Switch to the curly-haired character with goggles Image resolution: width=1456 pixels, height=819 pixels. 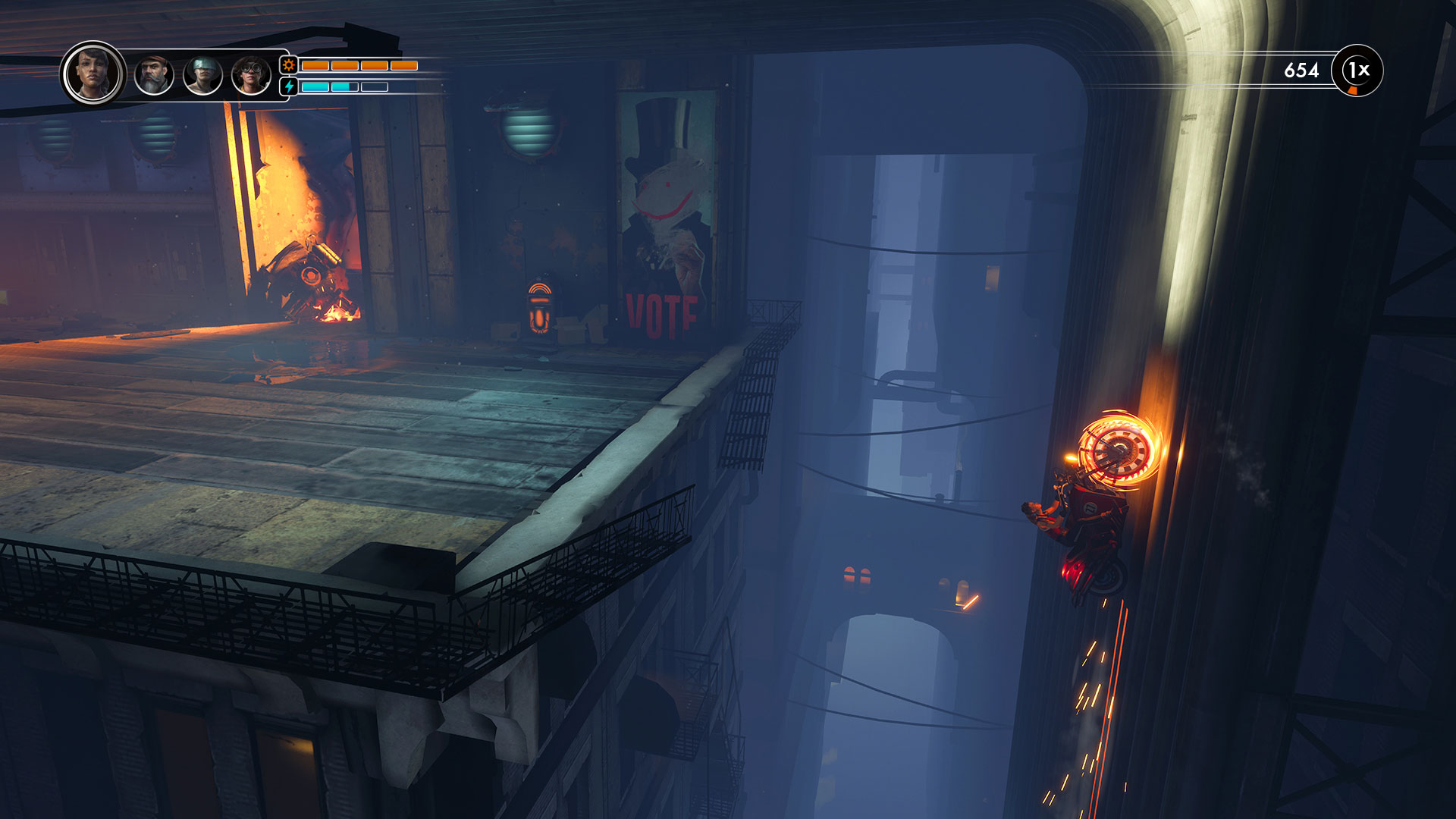point(251,76)
